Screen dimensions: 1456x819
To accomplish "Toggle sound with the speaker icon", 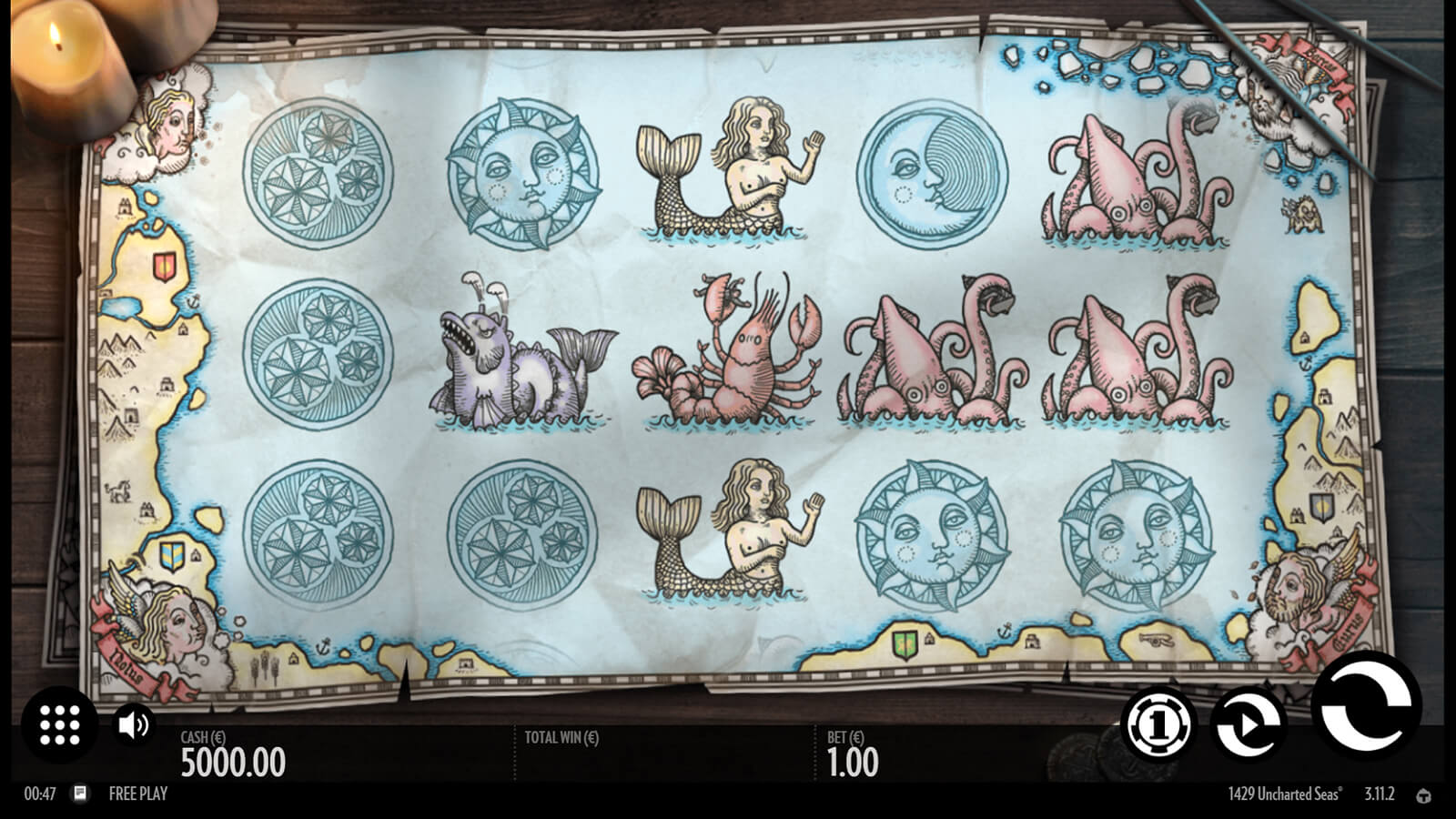I will coord(134,724).
